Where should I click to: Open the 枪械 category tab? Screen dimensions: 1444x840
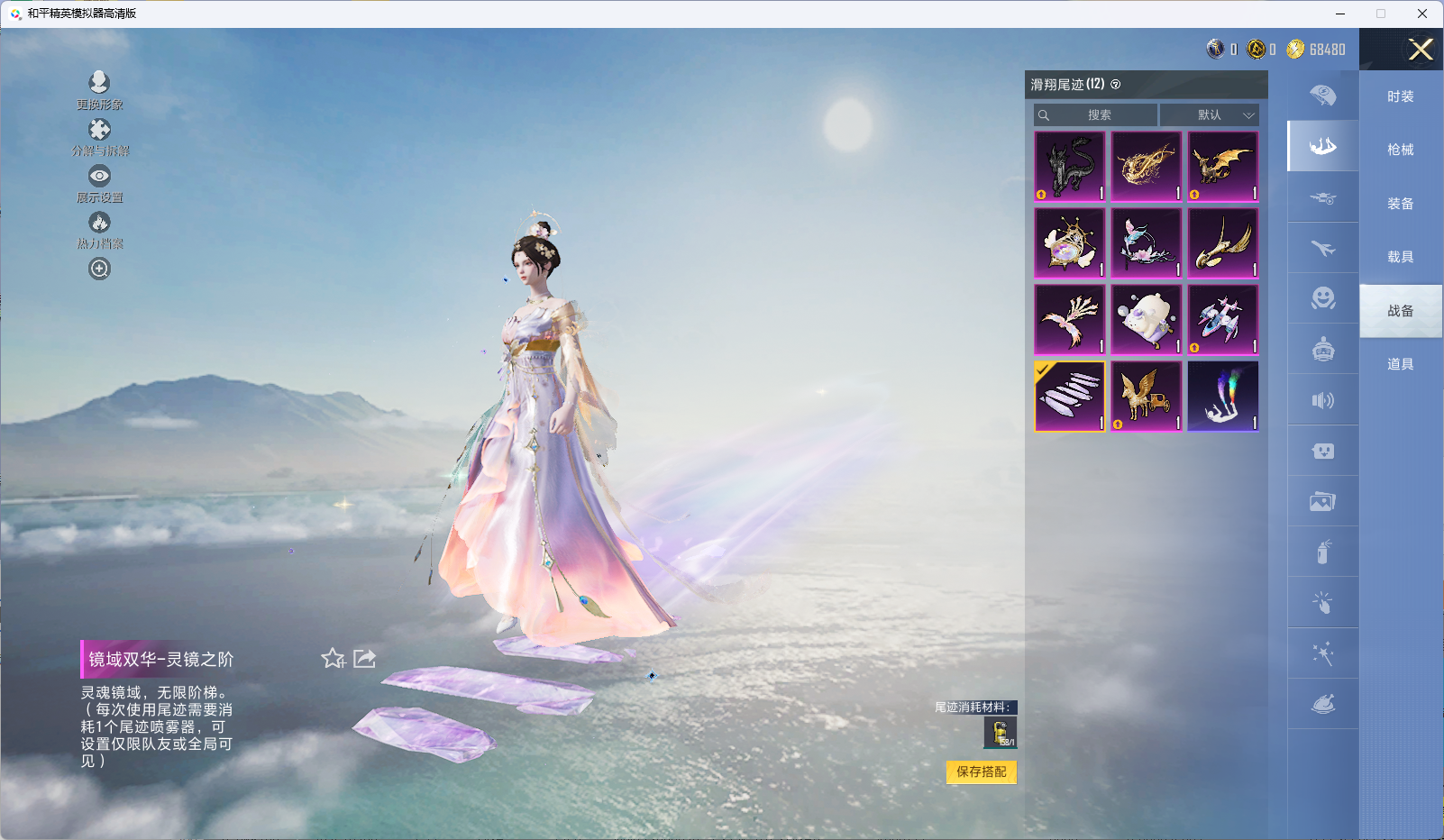coord(1400,150)
